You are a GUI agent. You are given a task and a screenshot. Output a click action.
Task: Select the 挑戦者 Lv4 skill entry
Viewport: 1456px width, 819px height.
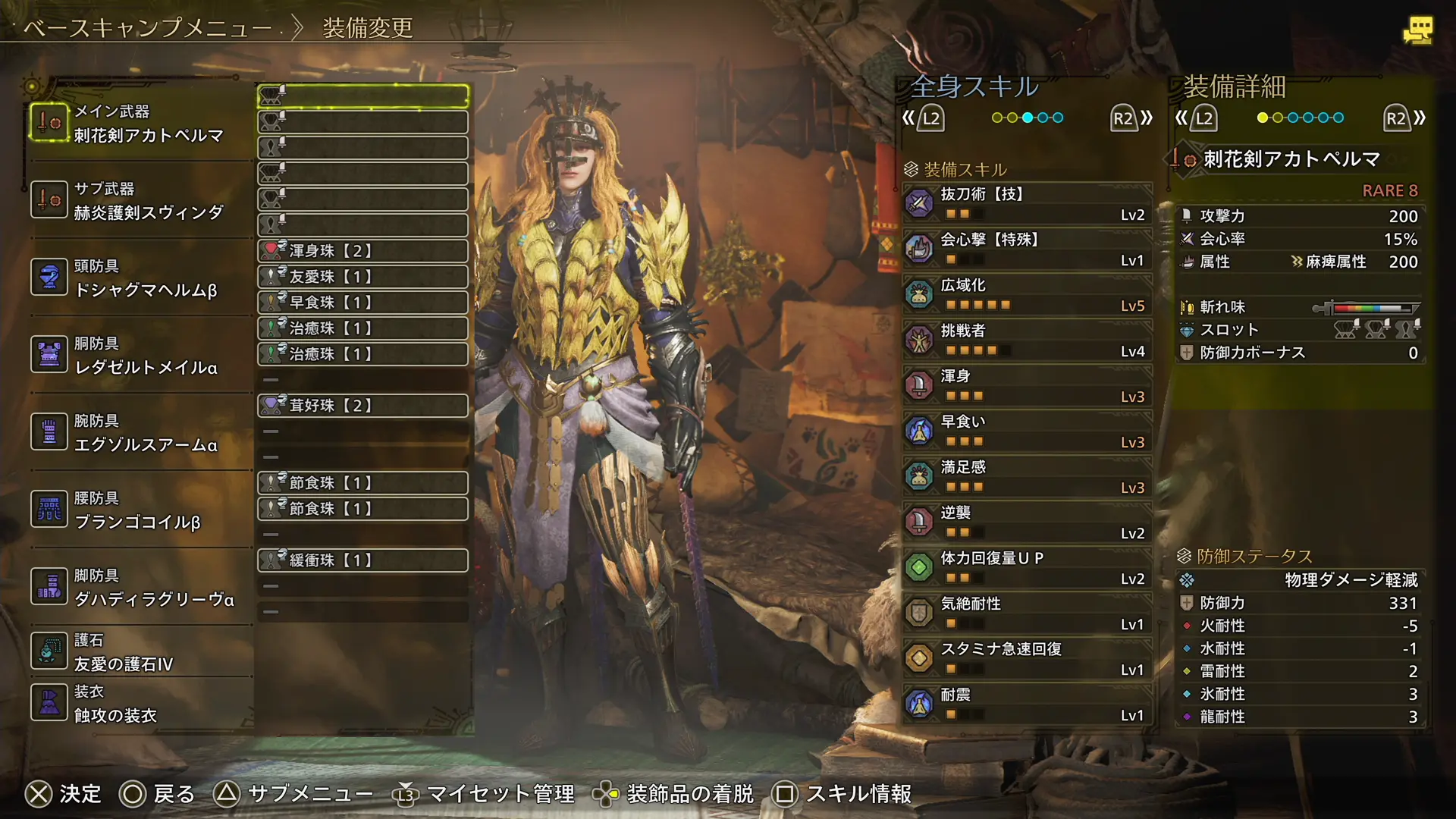[x=1028, y=340]
